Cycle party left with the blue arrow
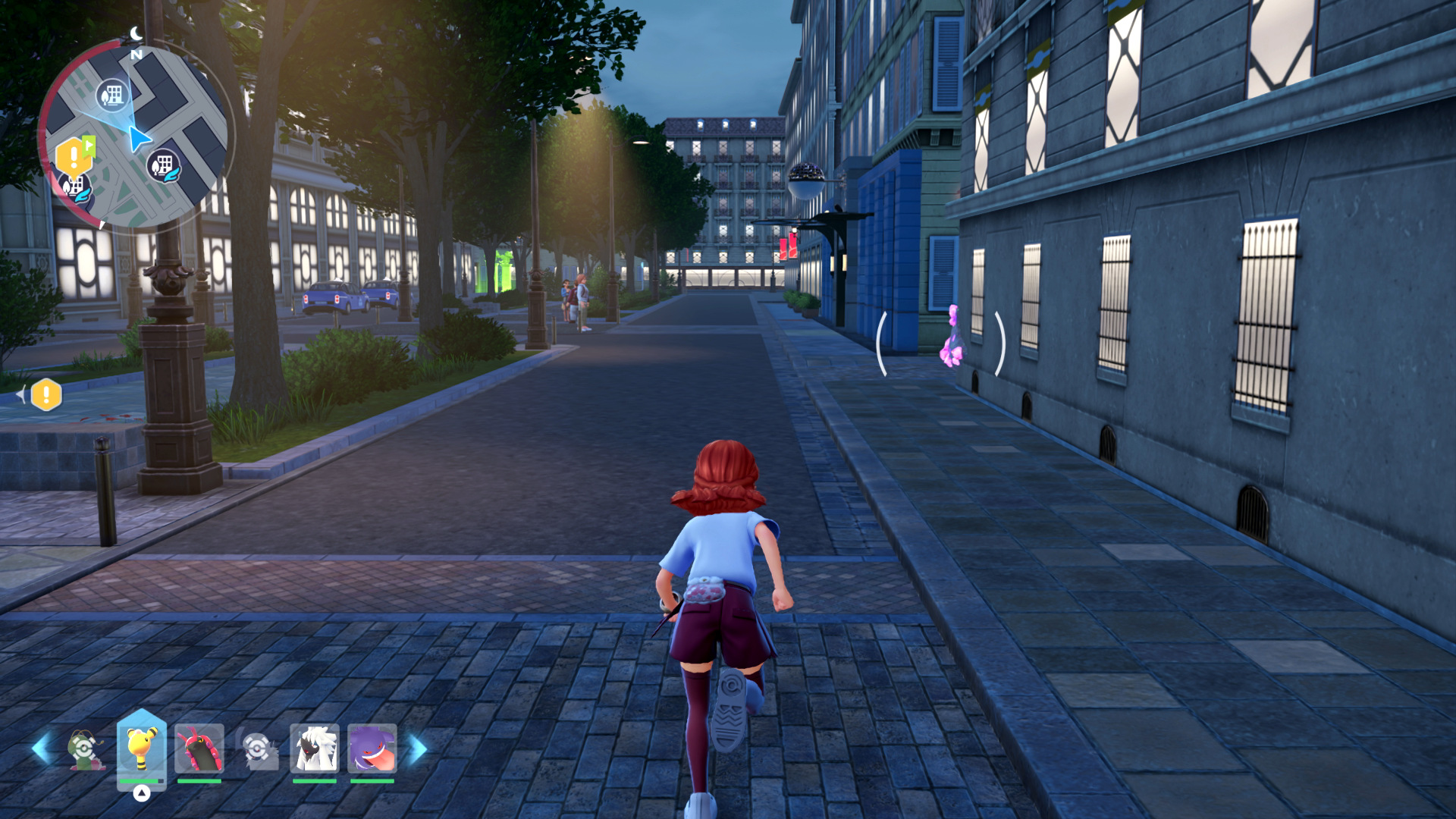The height and width of the screenshot is (819, 1456). [x=41, y=749]
